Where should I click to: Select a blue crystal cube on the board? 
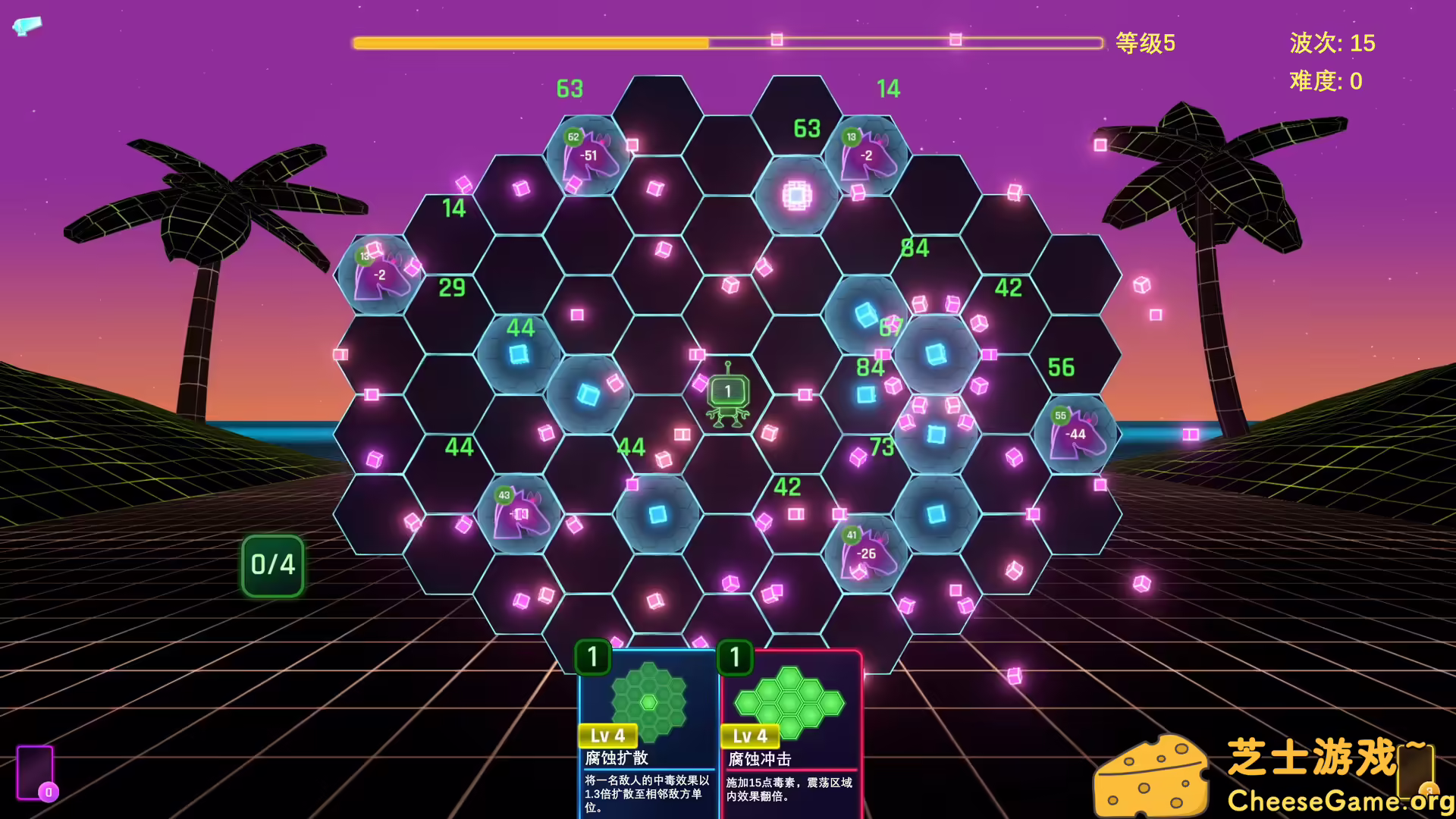[519, 353]
